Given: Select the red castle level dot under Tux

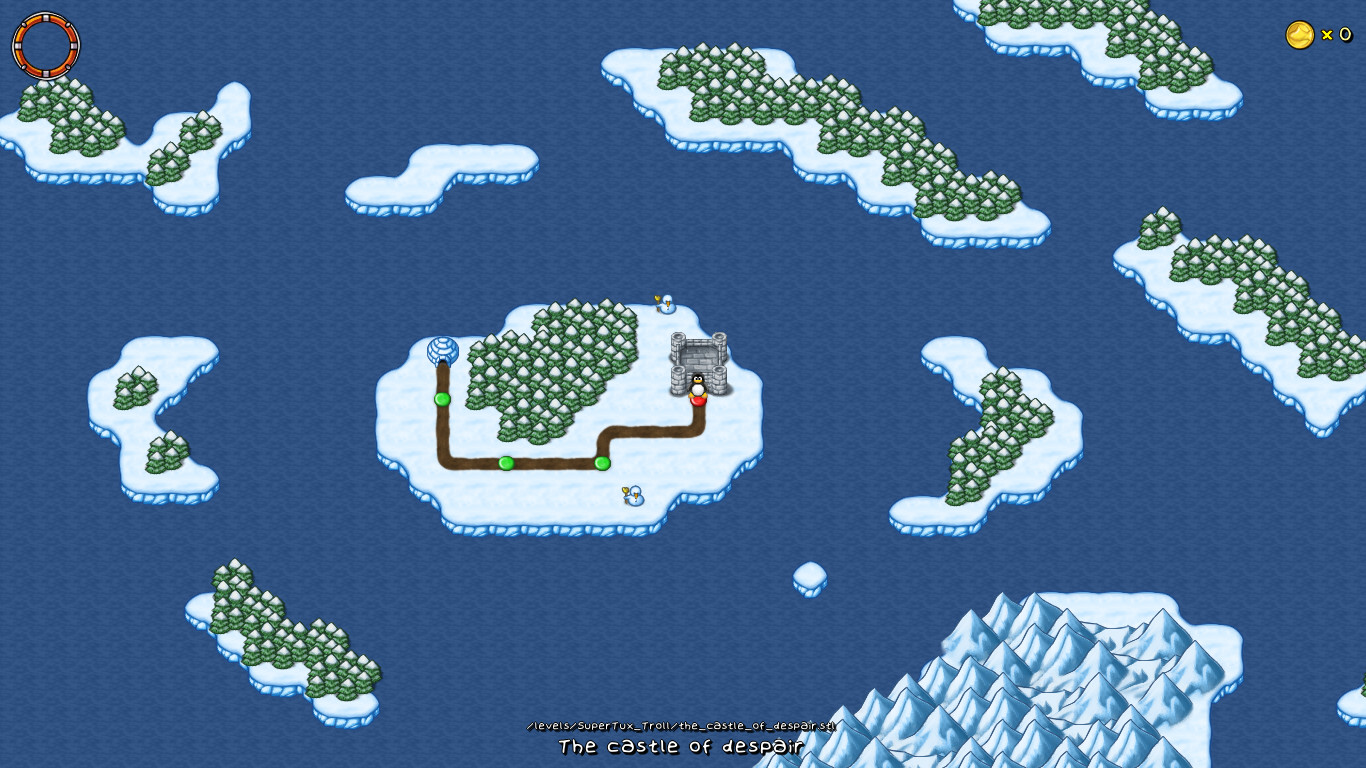Looking at the screenshot, I should point(698,400).
